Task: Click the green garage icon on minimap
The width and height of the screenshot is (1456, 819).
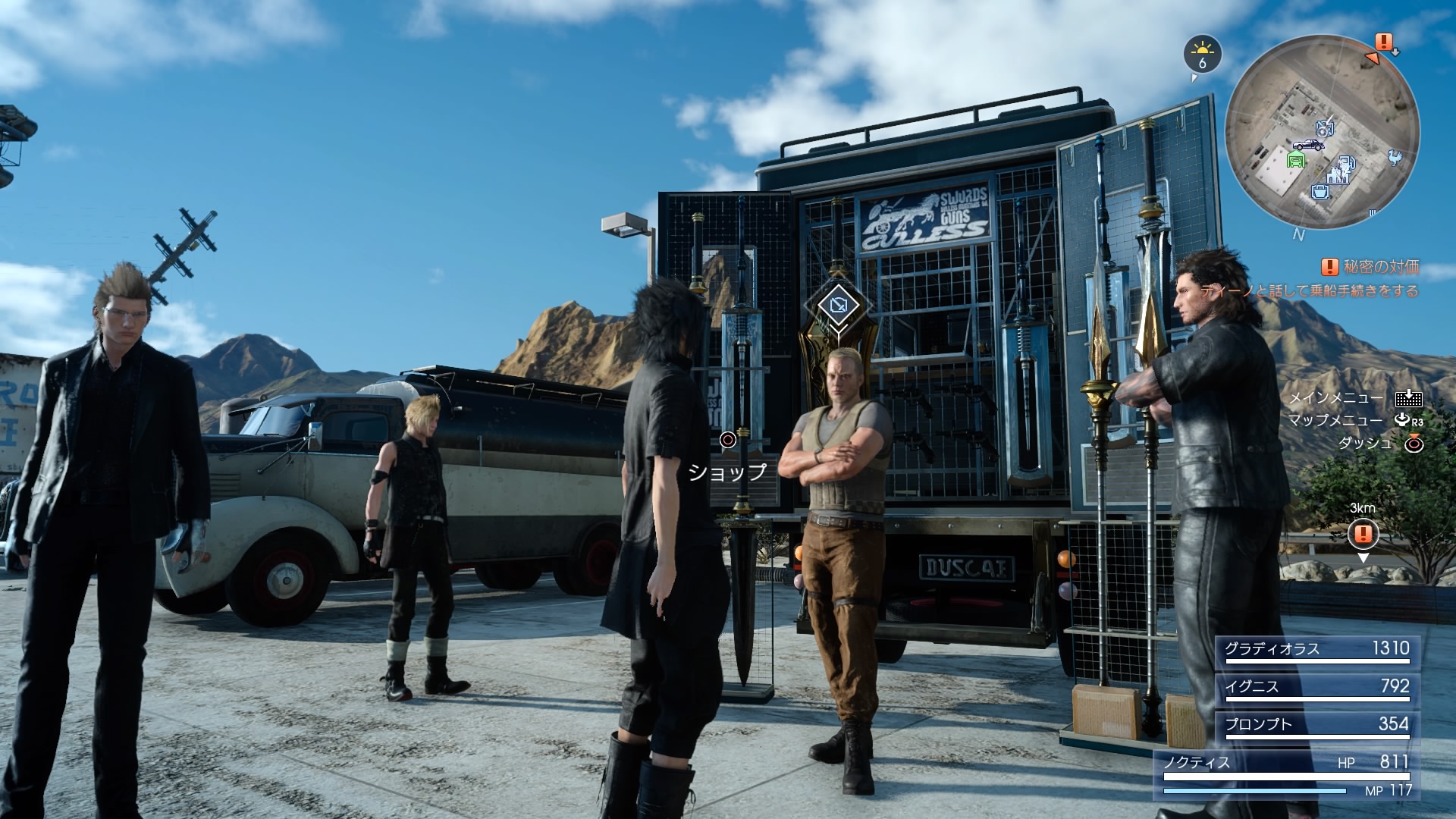Action: (x=1298, y=158)
